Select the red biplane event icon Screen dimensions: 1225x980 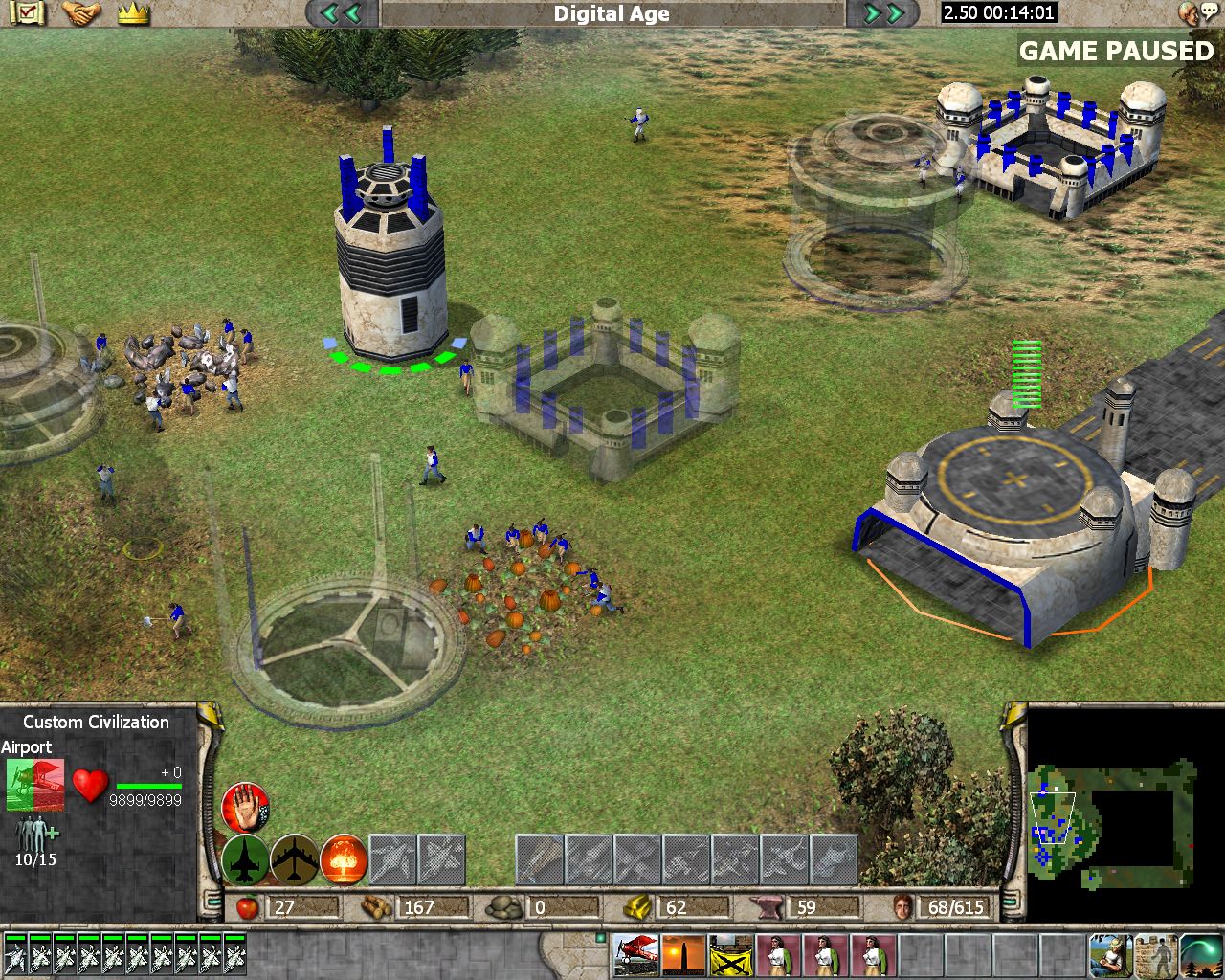point(635,955)
